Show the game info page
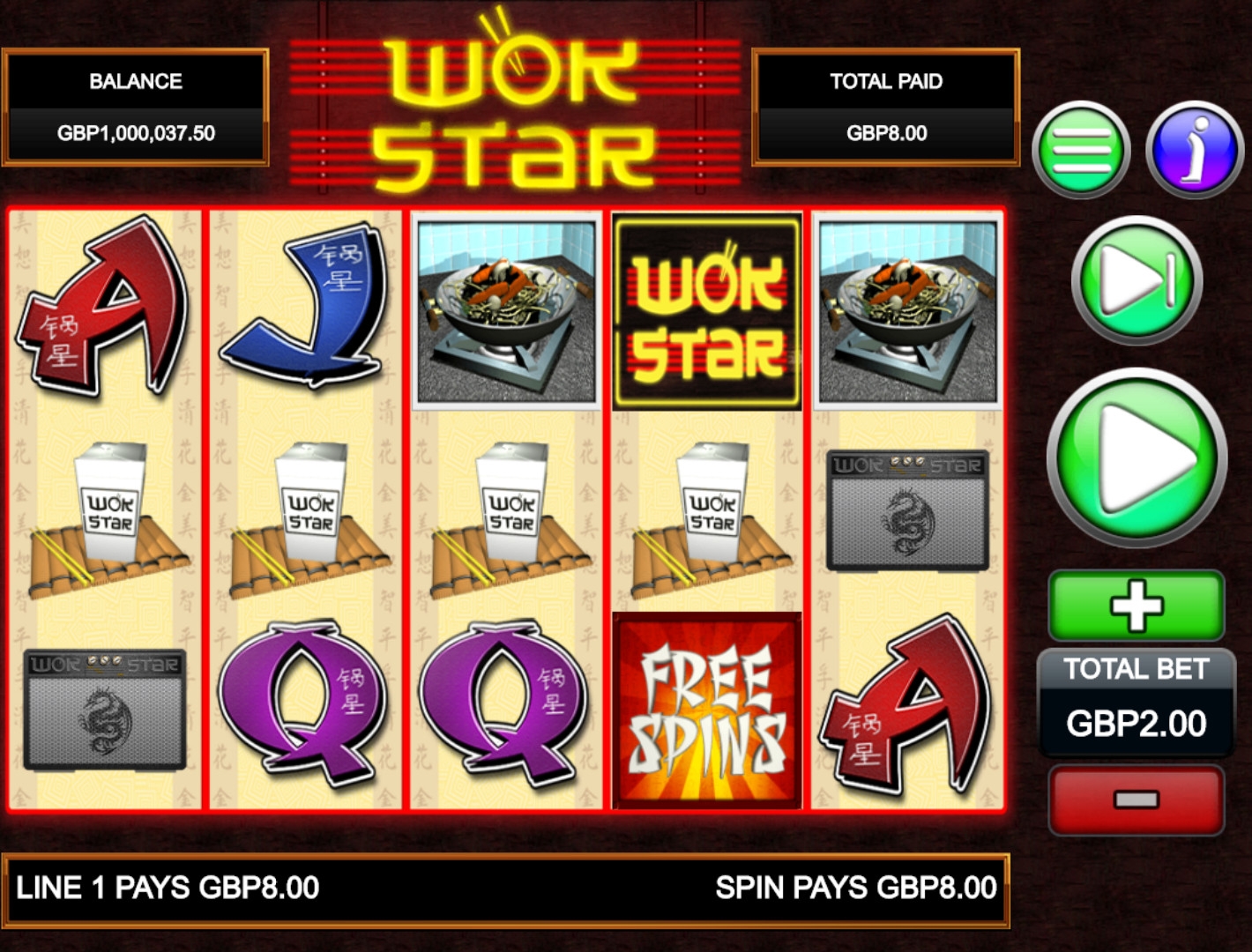 click(x=1195, y=149)
